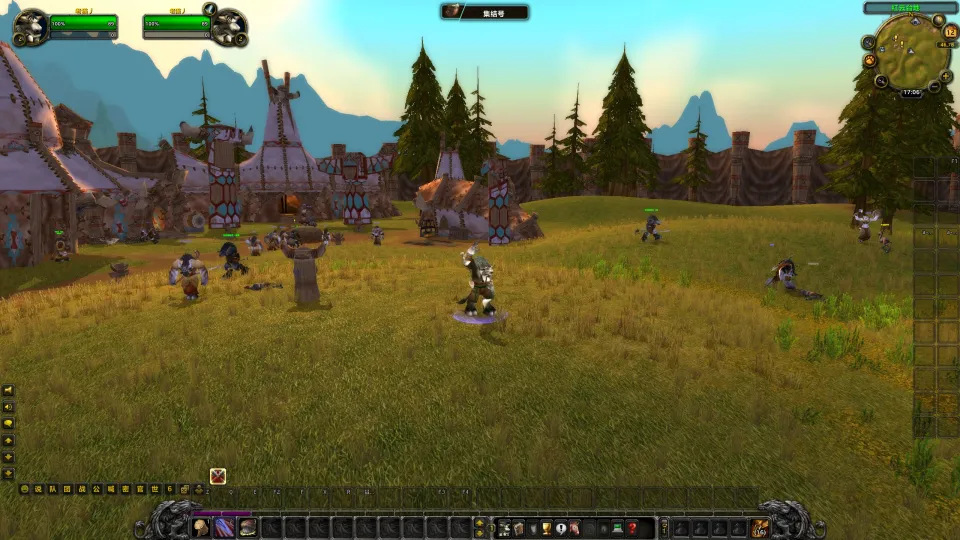Open the calendar showing day 12
Viewport: 960px width, 540px height.
pos(950,31)
